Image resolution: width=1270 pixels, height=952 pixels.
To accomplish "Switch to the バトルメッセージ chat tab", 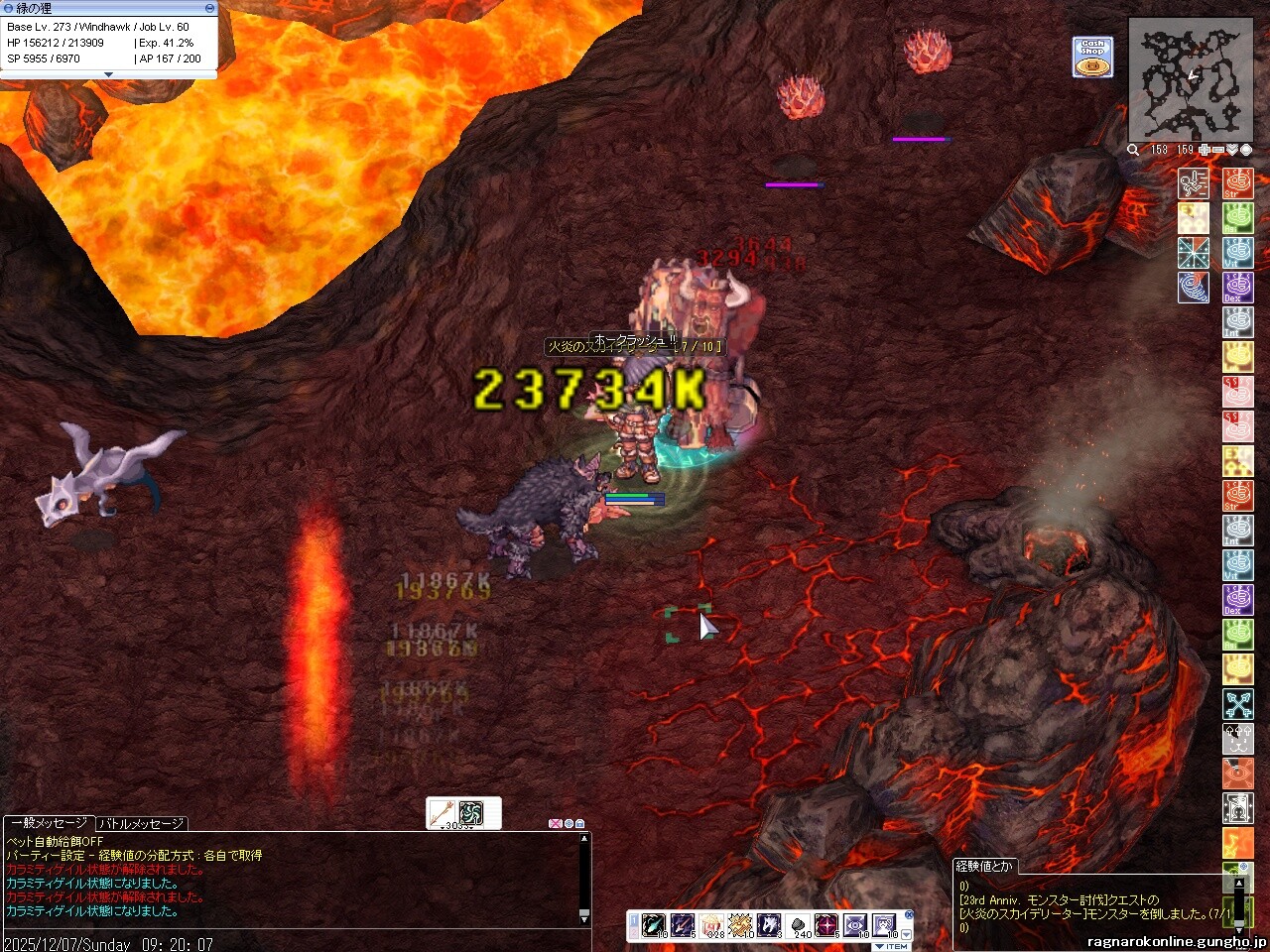I will [x=141, y=823].
